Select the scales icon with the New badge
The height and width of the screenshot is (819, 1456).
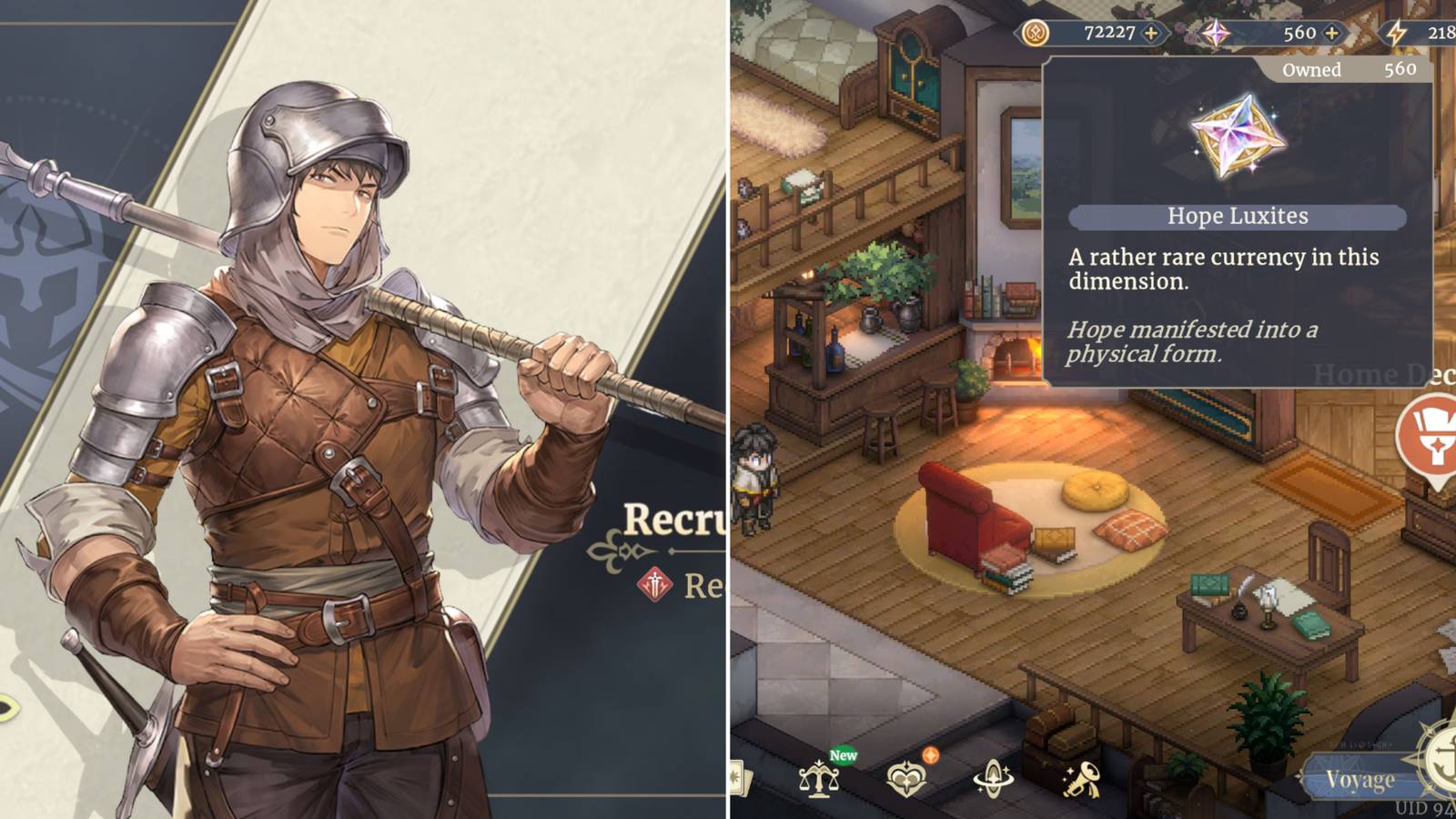point(821,779)
